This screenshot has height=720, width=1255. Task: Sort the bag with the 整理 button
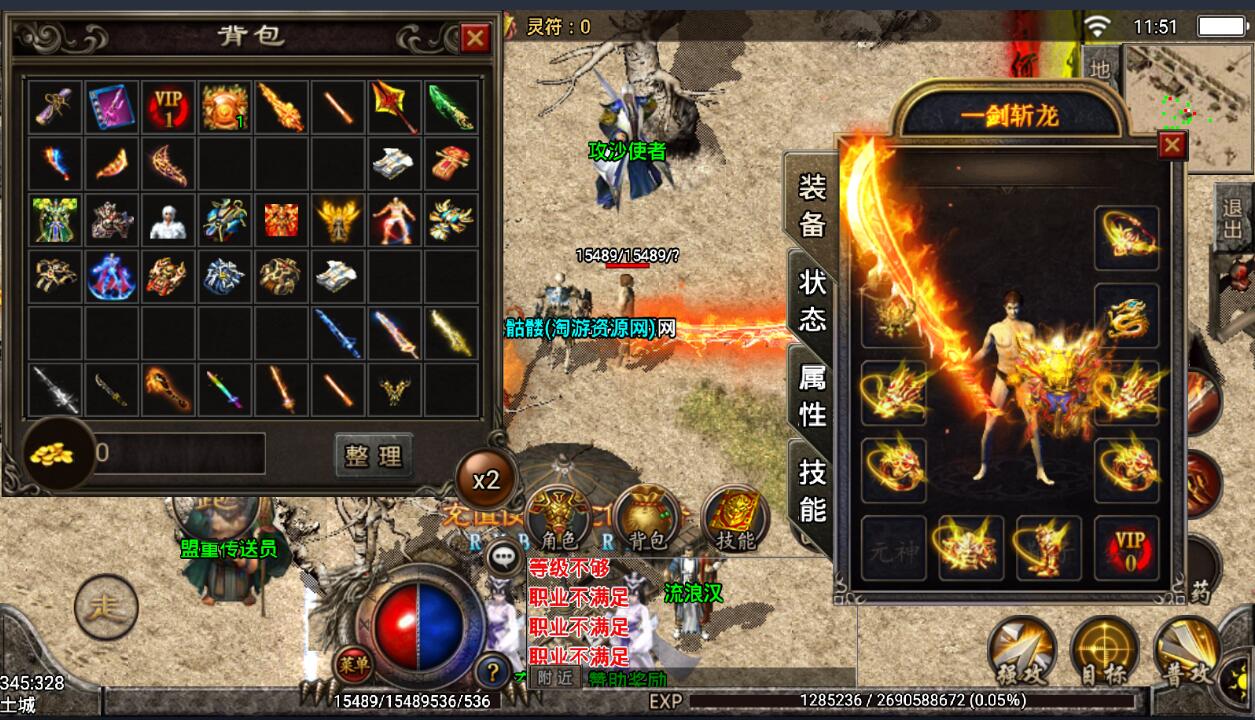click(373, 456)
